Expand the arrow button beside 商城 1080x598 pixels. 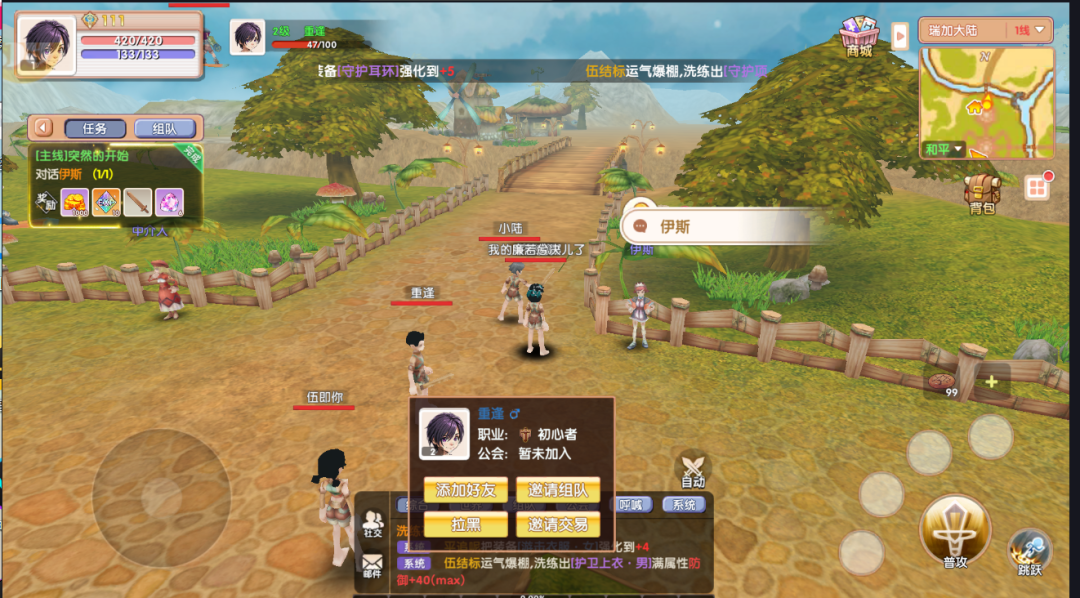pos(900,35)
